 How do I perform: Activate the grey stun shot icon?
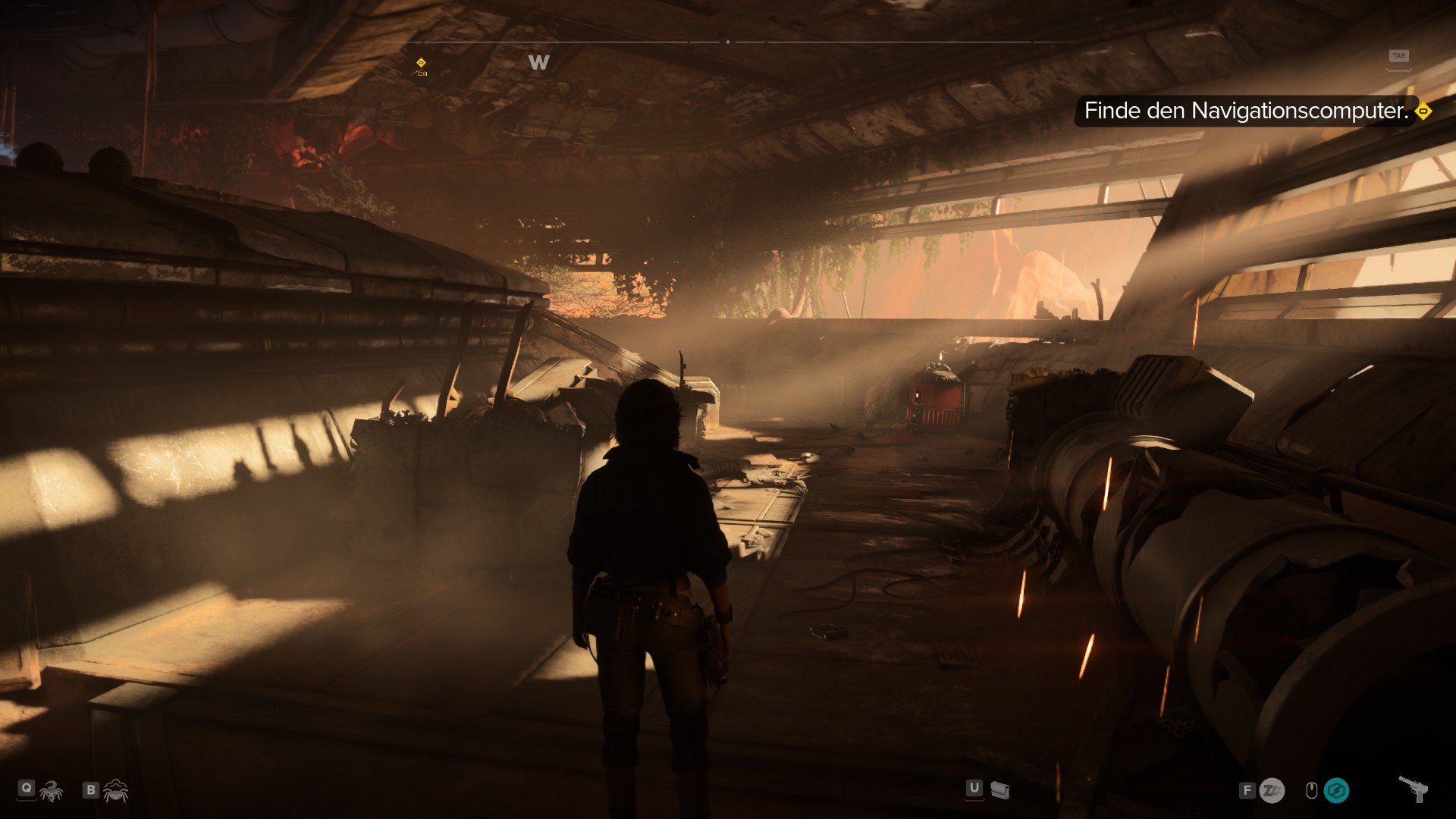(x=1272, y=791)
